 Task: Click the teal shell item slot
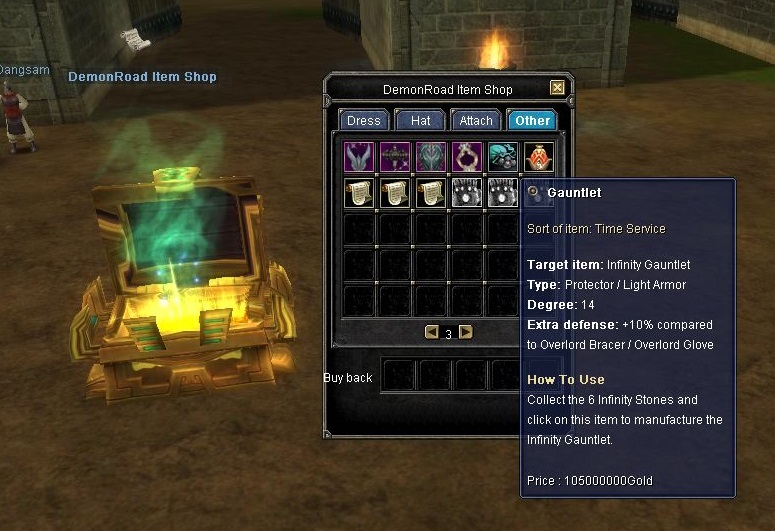pos(503,157)
